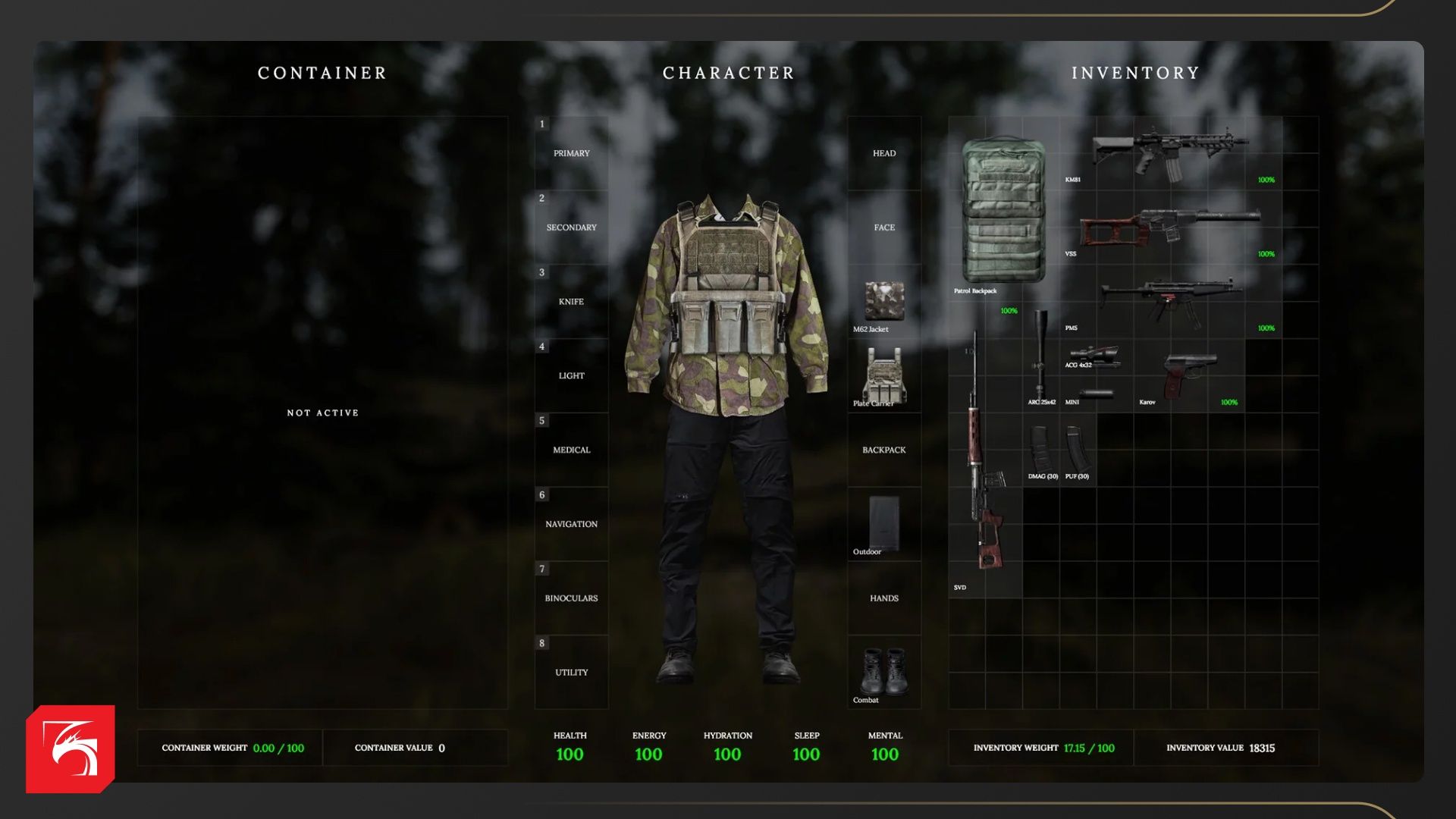Pick the KM81 rifle from inventory
Screen dimensions: 1456x819
coord(1169,152)
